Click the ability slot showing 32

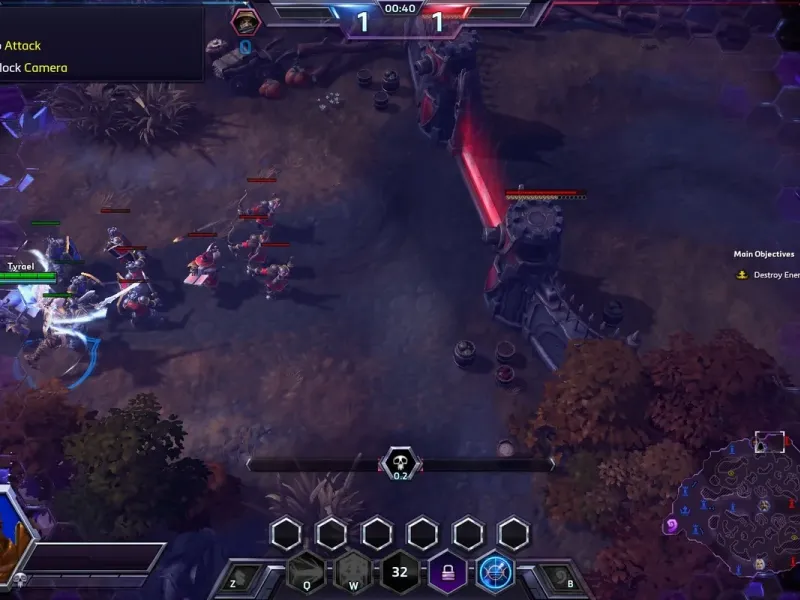(400, 573)
